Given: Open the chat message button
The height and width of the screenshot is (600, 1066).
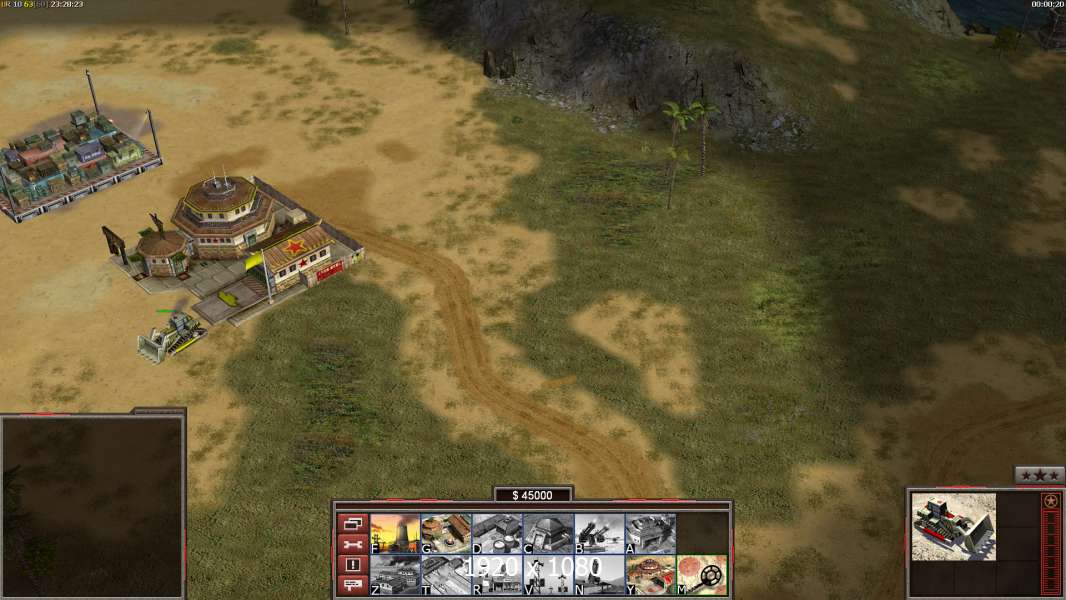Looking at the screenshot, I should [x=352, y=586].
